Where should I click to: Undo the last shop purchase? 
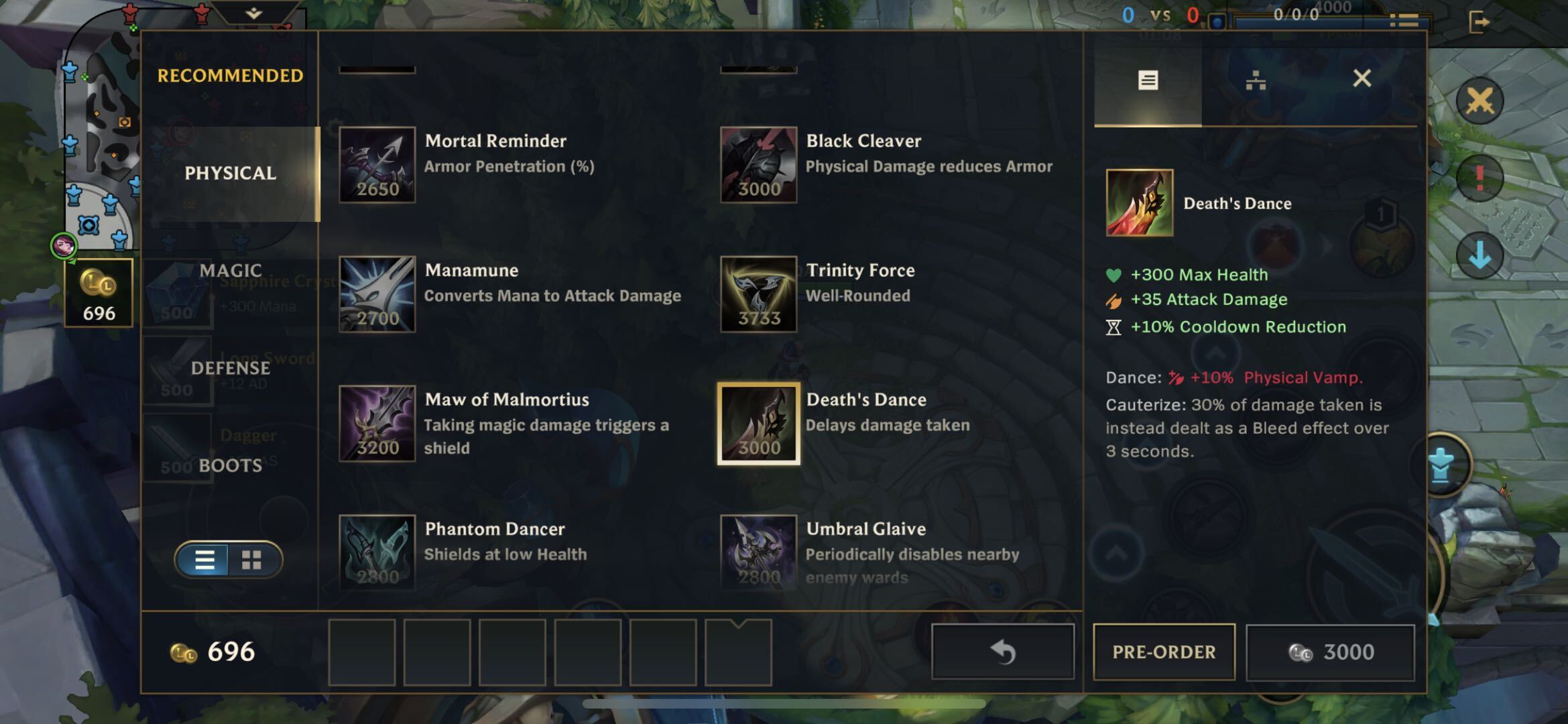coord(1003,652)
